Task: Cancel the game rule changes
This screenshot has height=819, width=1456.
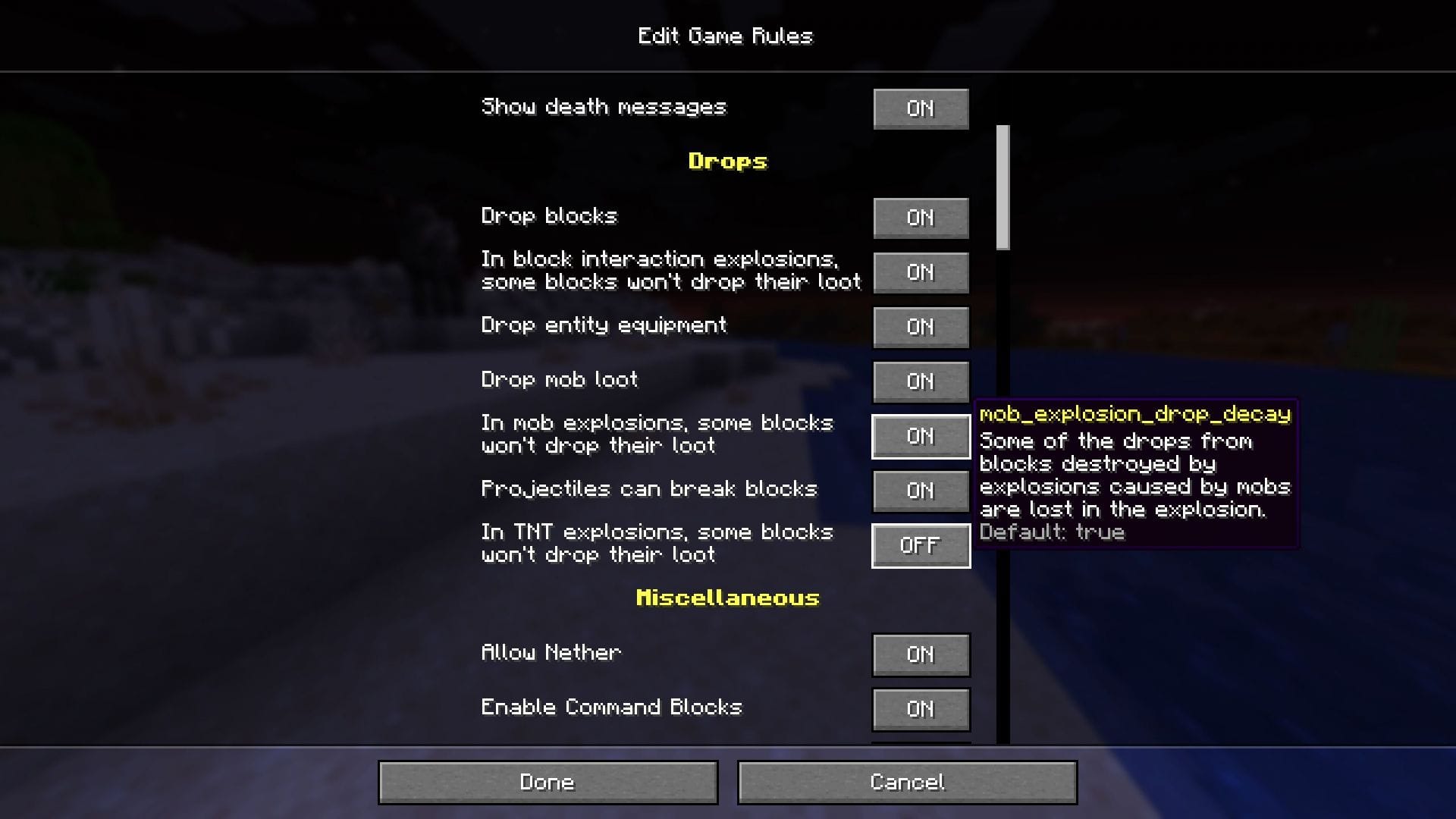Action: click(908, 782)
